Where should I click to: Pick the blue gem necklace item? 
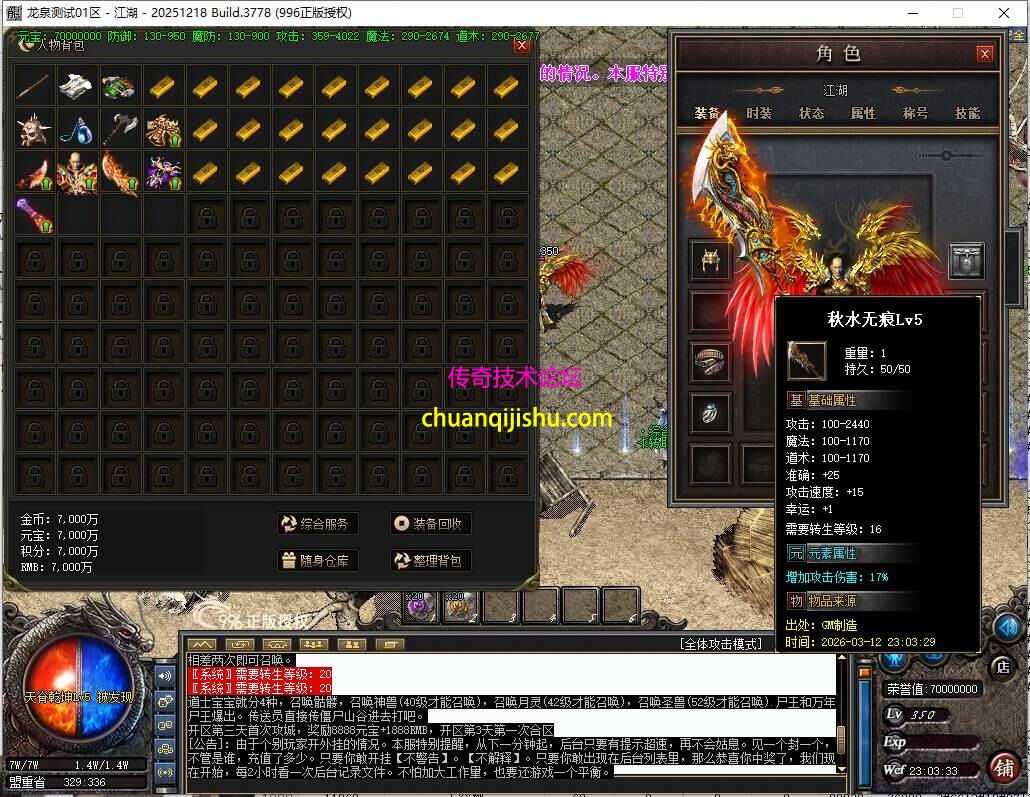(x=78, y=129)
